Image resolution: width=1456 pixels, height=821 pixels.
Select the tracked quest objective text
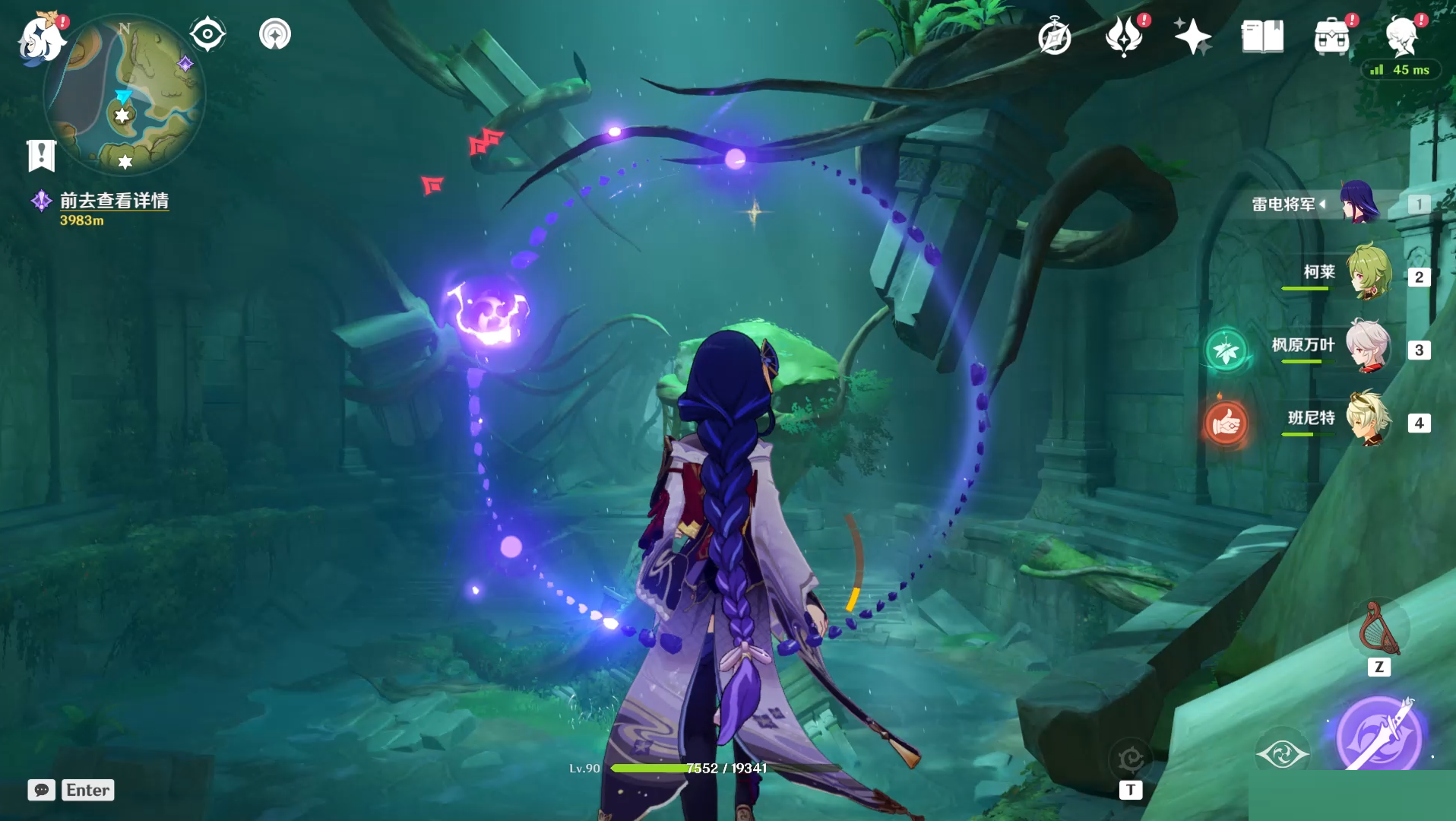pos(114,201)
